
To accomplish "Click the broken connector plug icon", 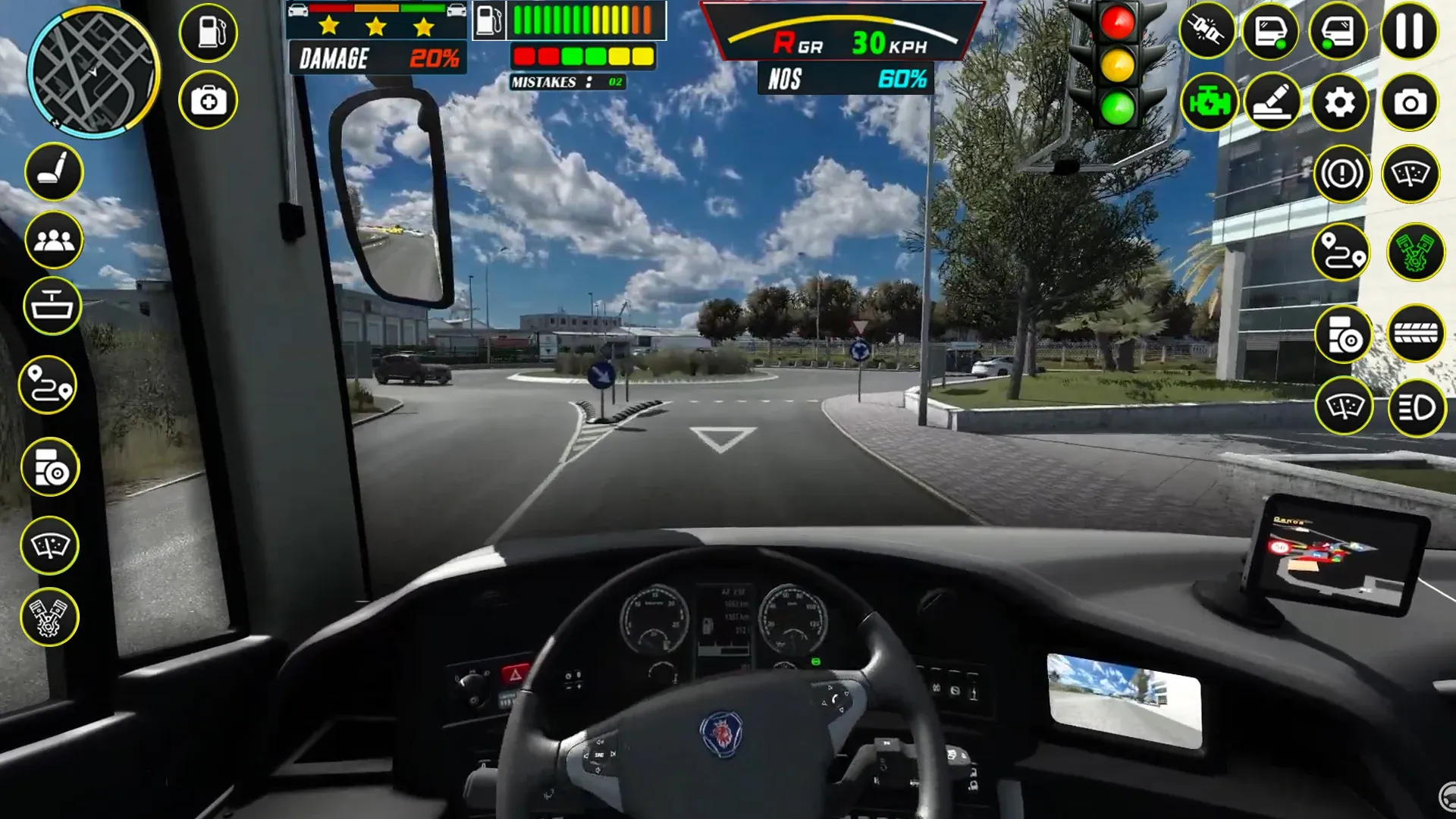I will (x=1207, y=32).
